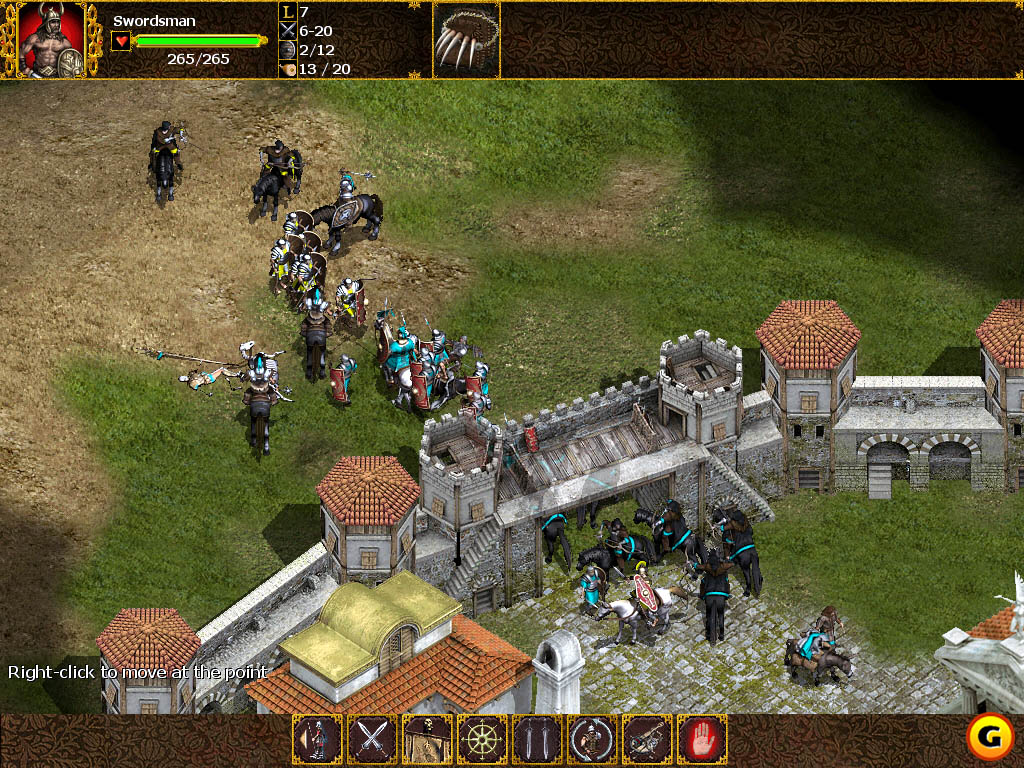Click the clawed bracer item slot
This screenshot has width=1024, height=768.
(466, 40)
